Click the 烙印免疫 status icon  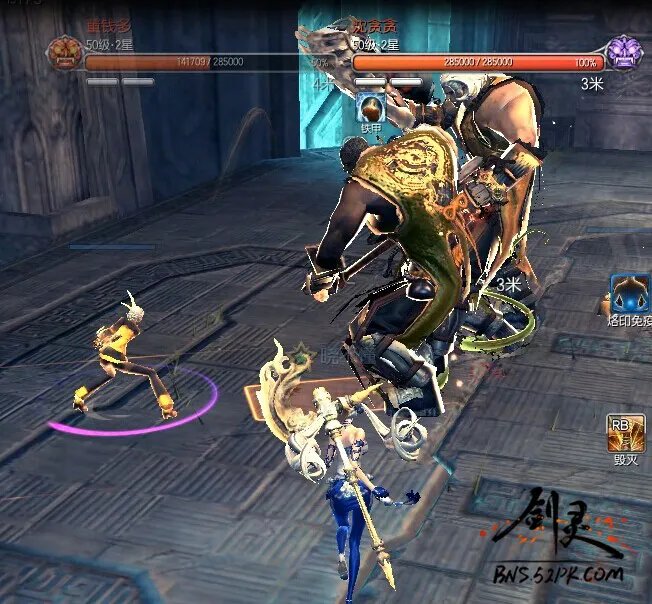click(x=629, y=292)
